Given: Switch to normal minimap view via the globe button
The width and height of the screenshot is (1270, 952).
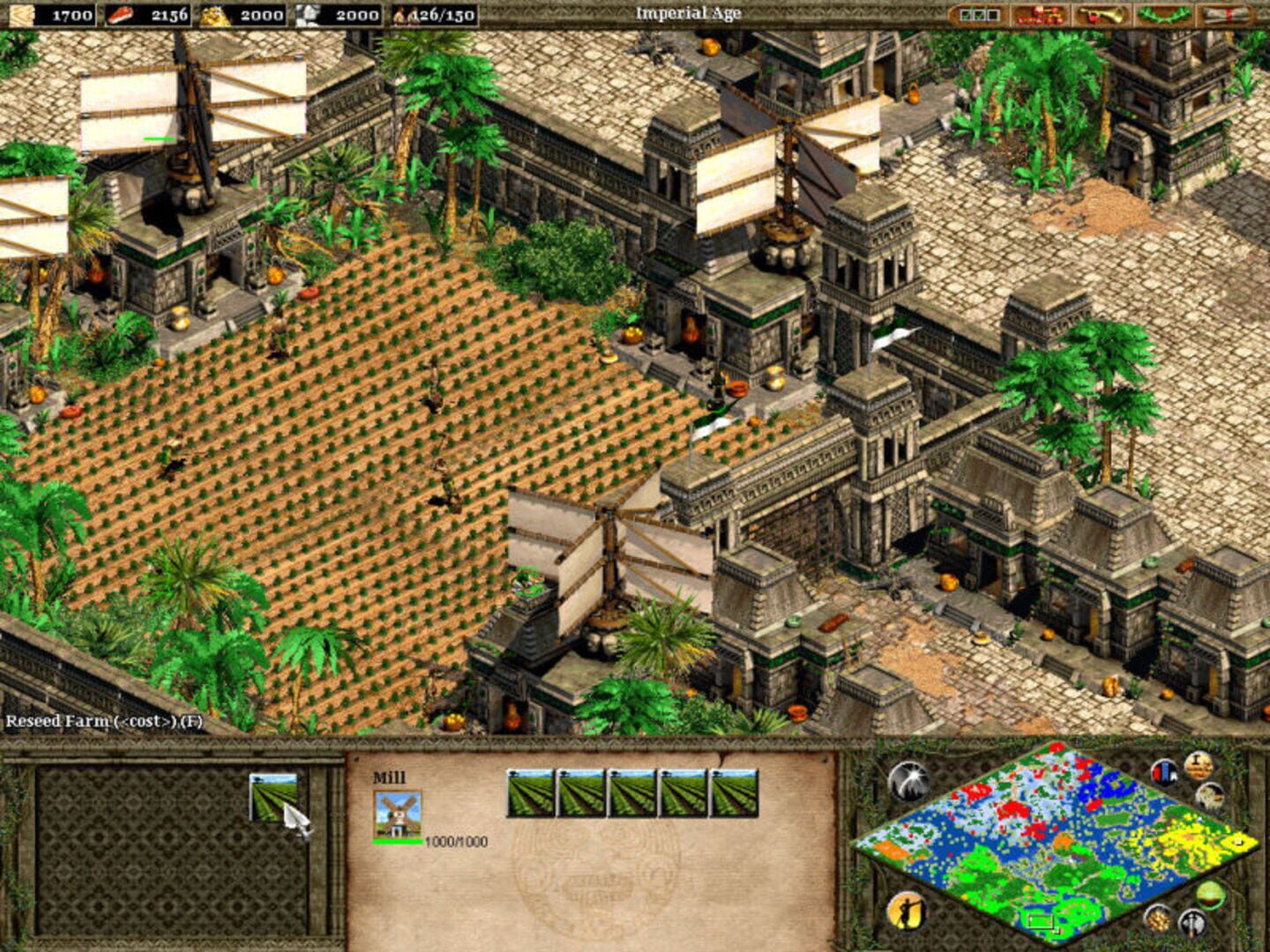Looking at the screenshot, I should 1210,895.
